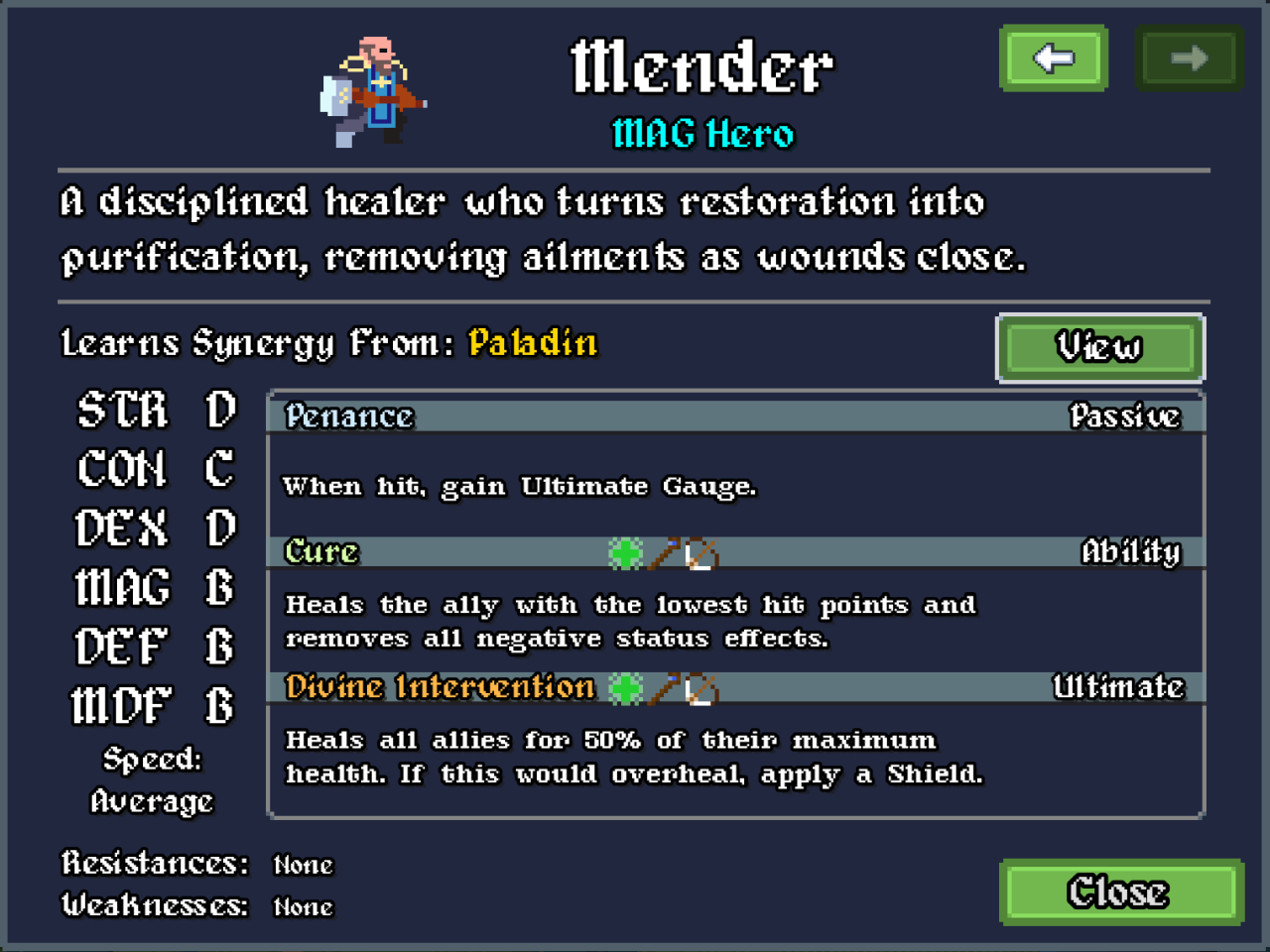Image resolution: width=1270 pixels, height=952 pixels.
Task: Close the Mender hero panel
Action: coord(1120,892)
